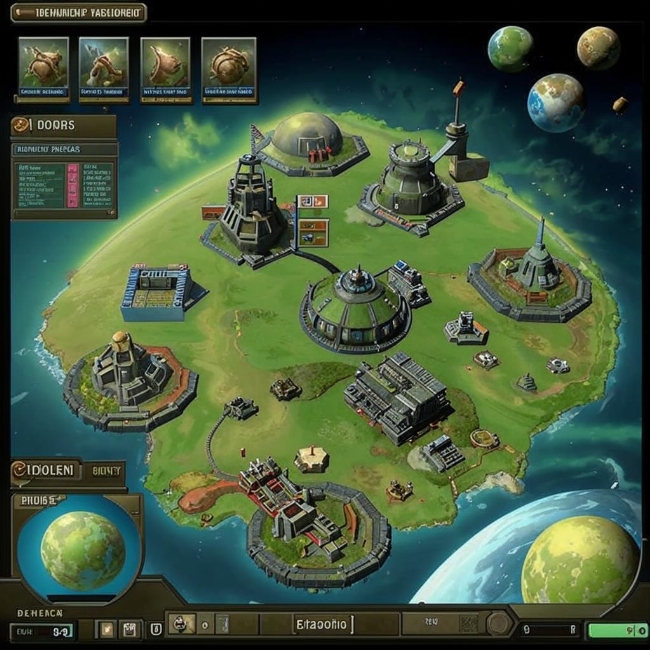This screenshot has height=650, width=650.
Task: Click the building icon beside the orange square
Action: 129,629
